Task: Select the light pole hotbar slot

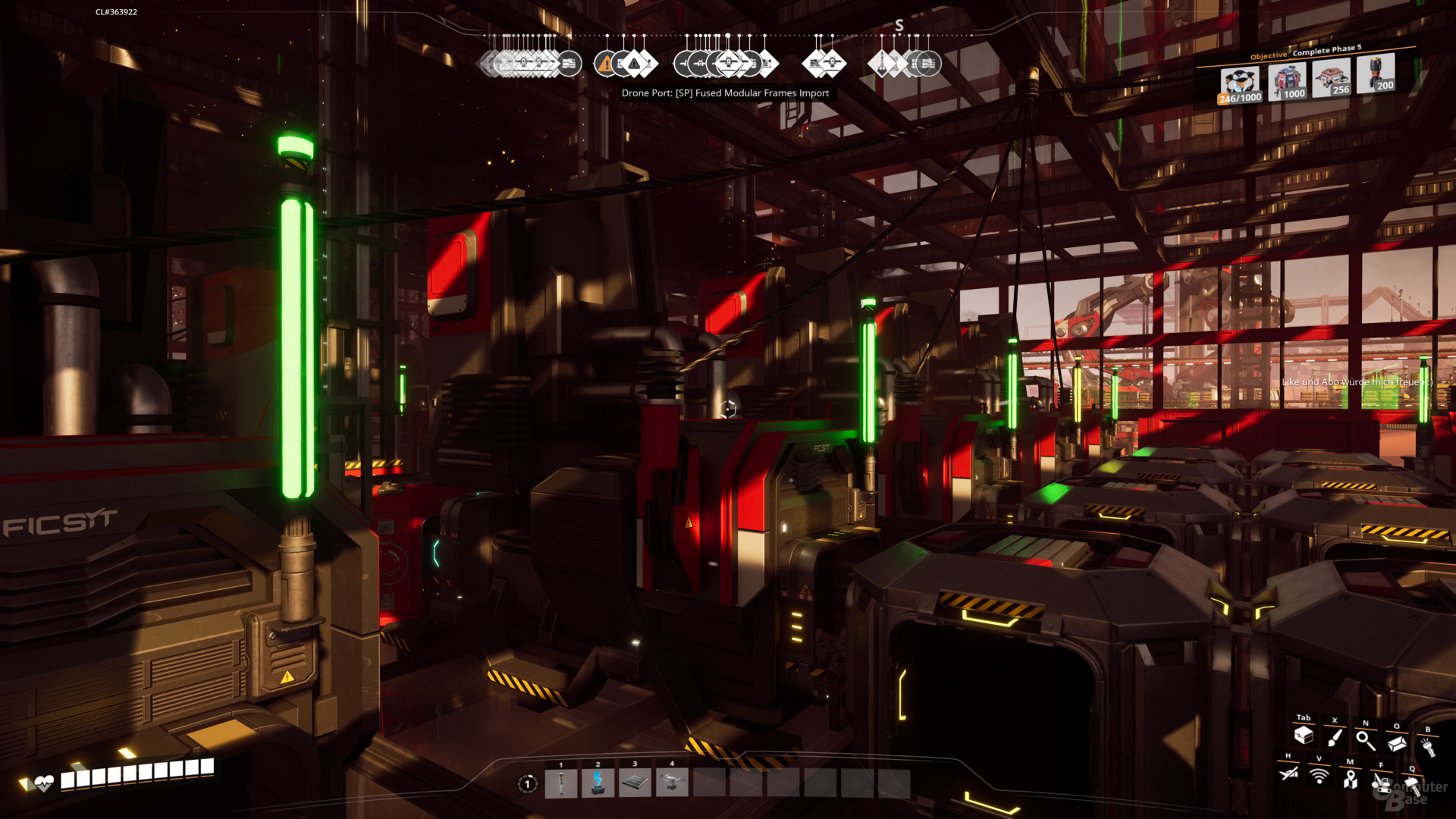Action: click(x=561, y=783)
